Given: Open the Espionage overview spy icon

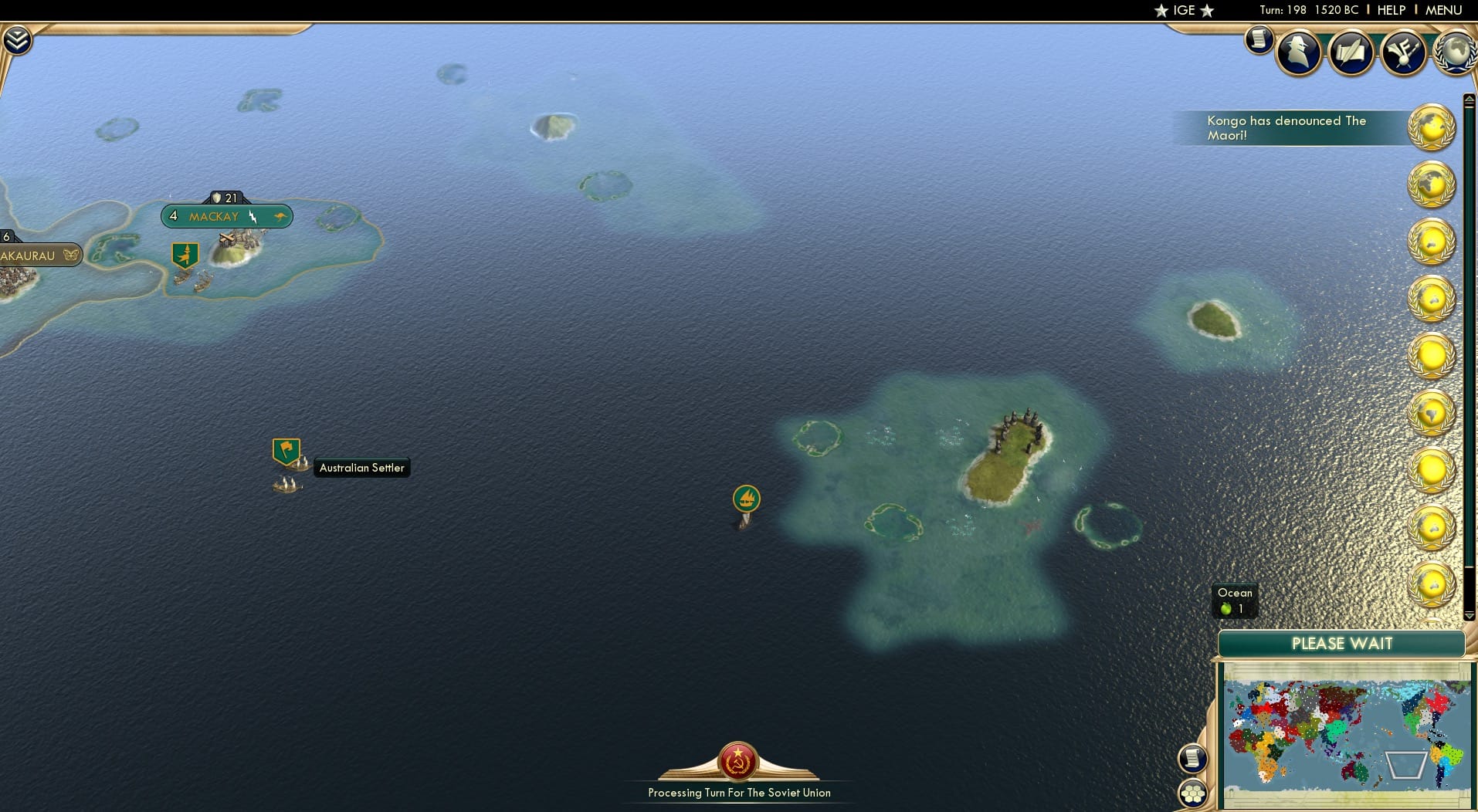Looking at the screenshot, I should (1298, 52).
